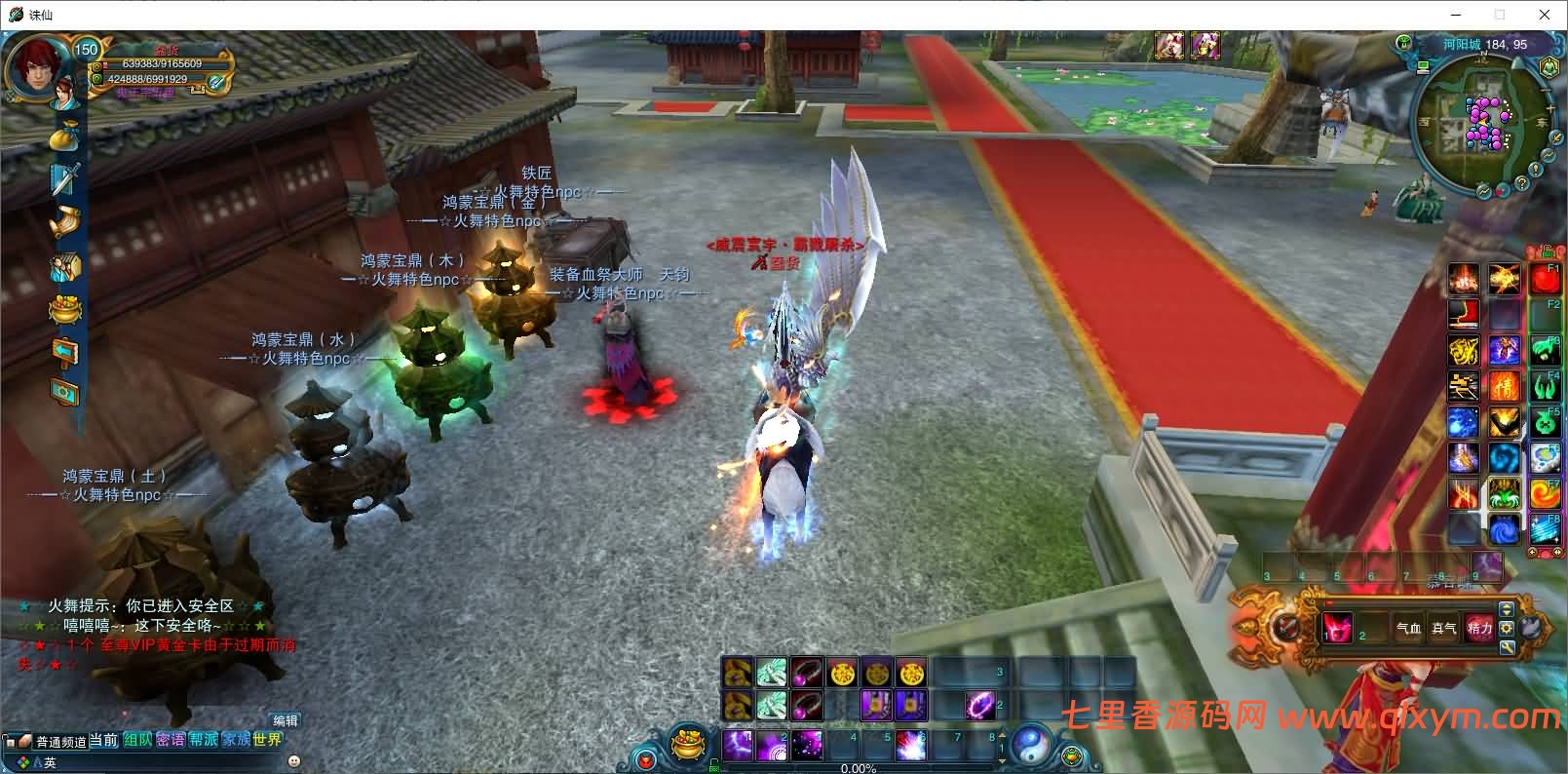Image resolution: width=1568 pixels, height=774 pixels.
Task: Click the 气血 health potion button
Action: (x=1409, y=629)
